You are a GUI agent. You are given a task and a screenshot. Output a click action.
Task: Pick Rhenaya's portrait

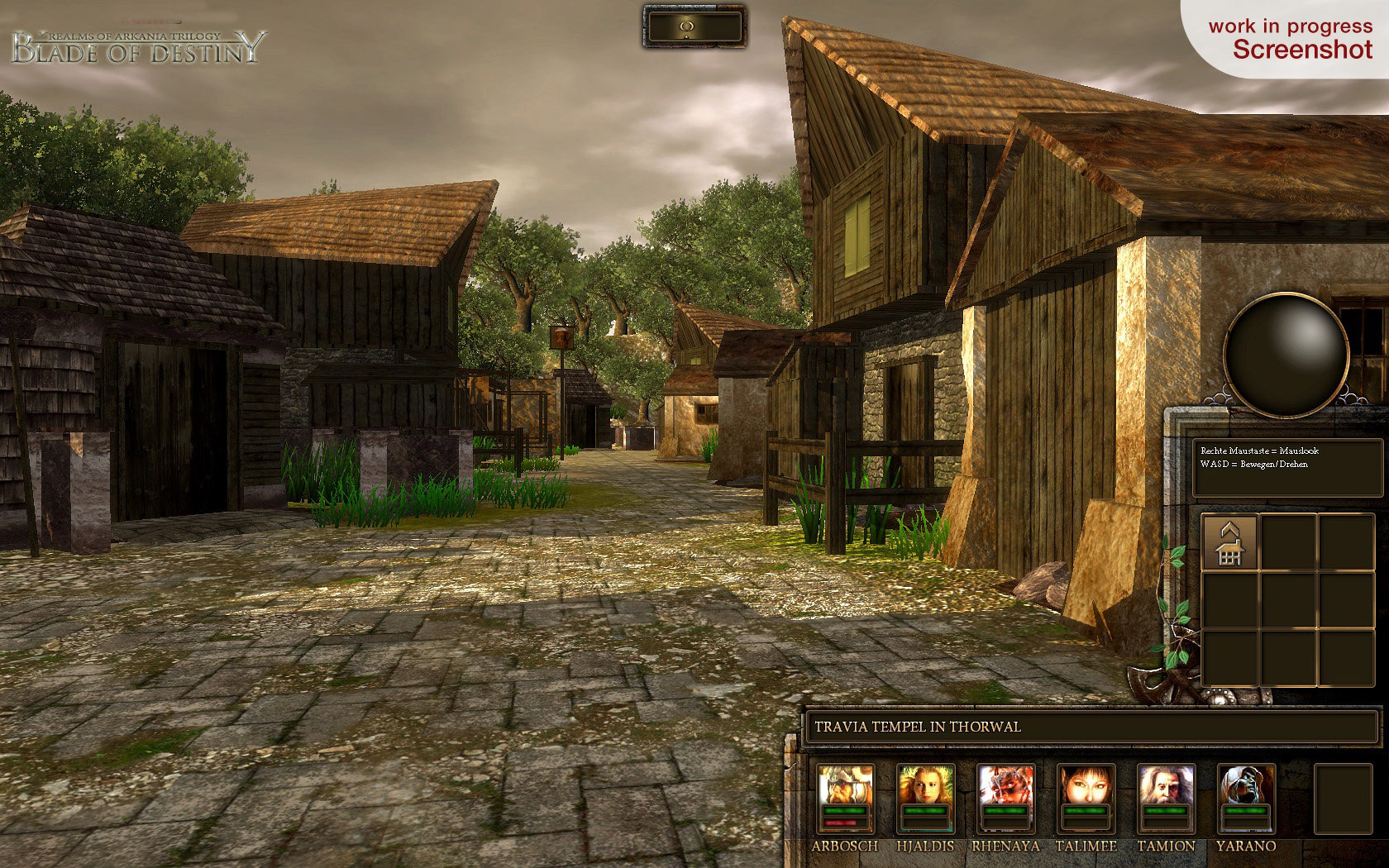click(x=1005, y=791)
